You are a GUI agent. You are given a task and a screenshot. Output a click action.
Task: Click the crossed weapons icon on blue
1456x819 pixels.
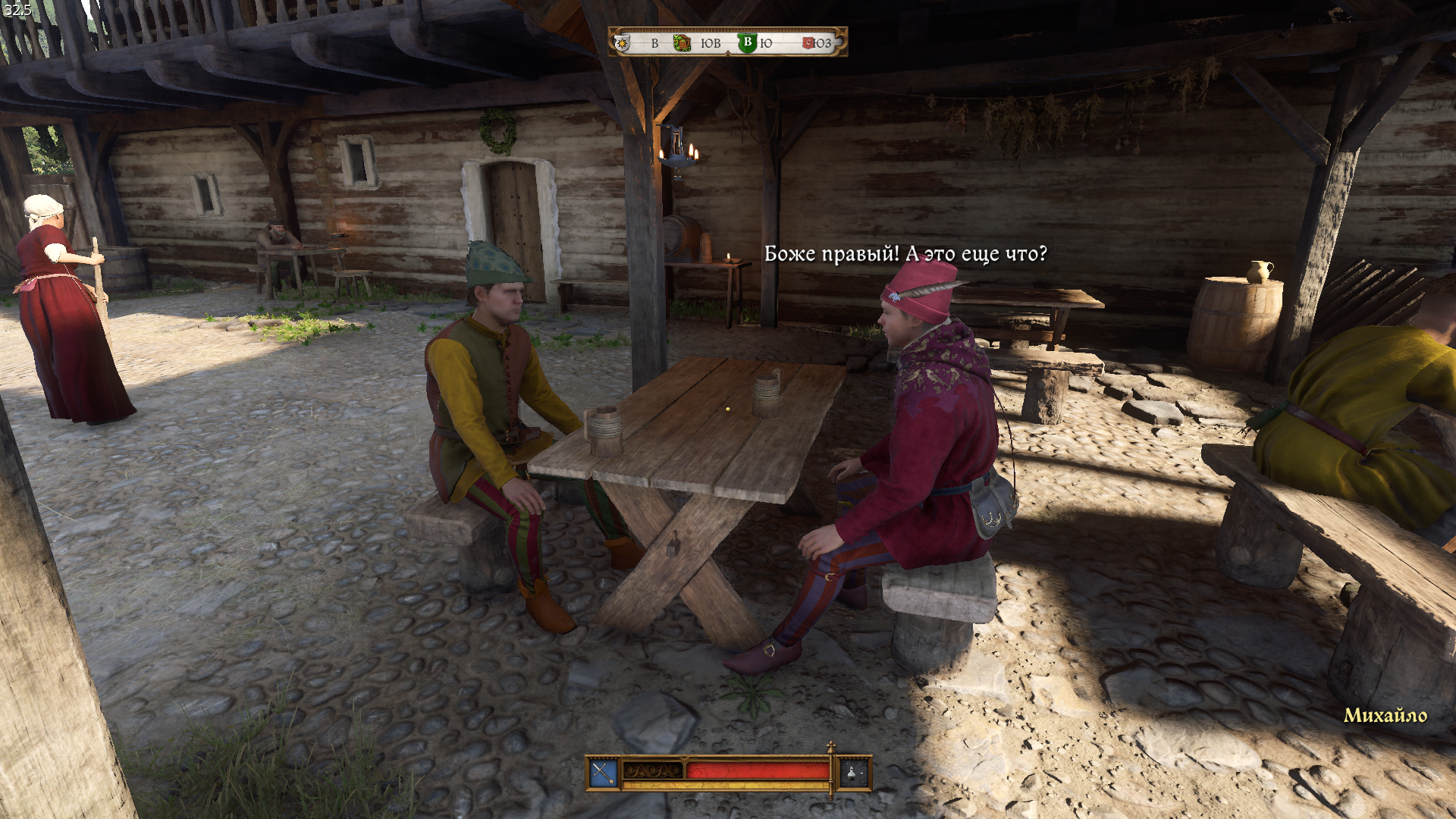(x=604, y=773)
